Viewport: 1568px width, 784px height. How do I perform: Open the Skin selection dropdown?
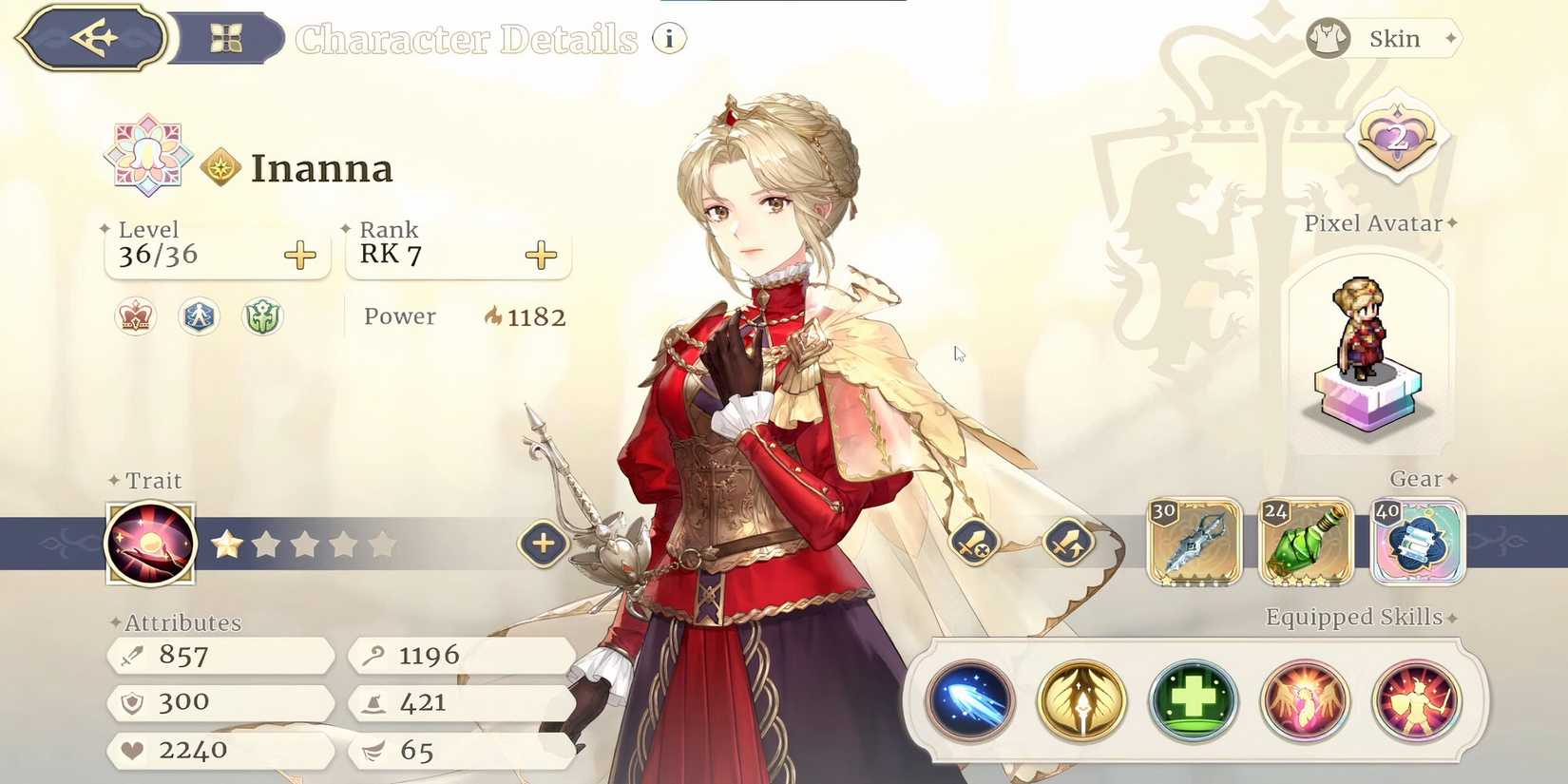point(1383,38)
